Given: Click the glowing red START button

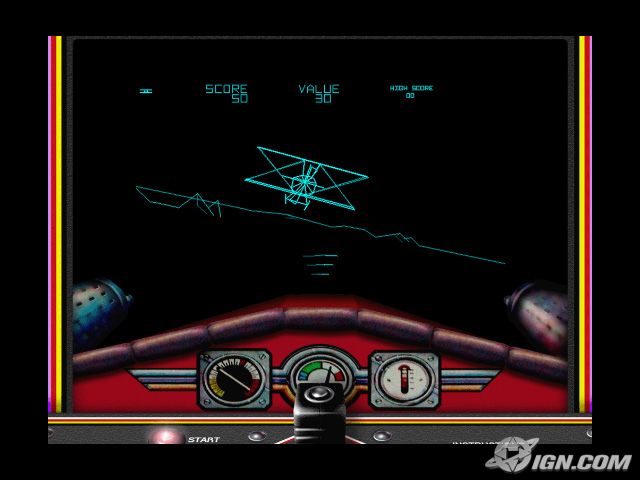Looking at the screenshot, I should [165, 436].
